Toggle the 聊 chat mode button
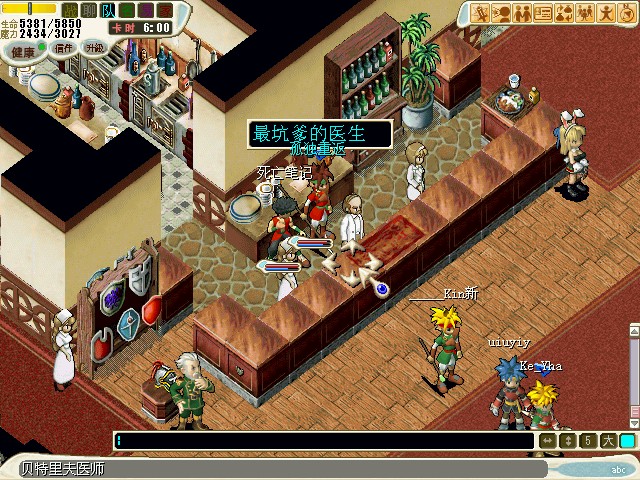The width and height of the screenshot is (640, 480). point(87,10)
